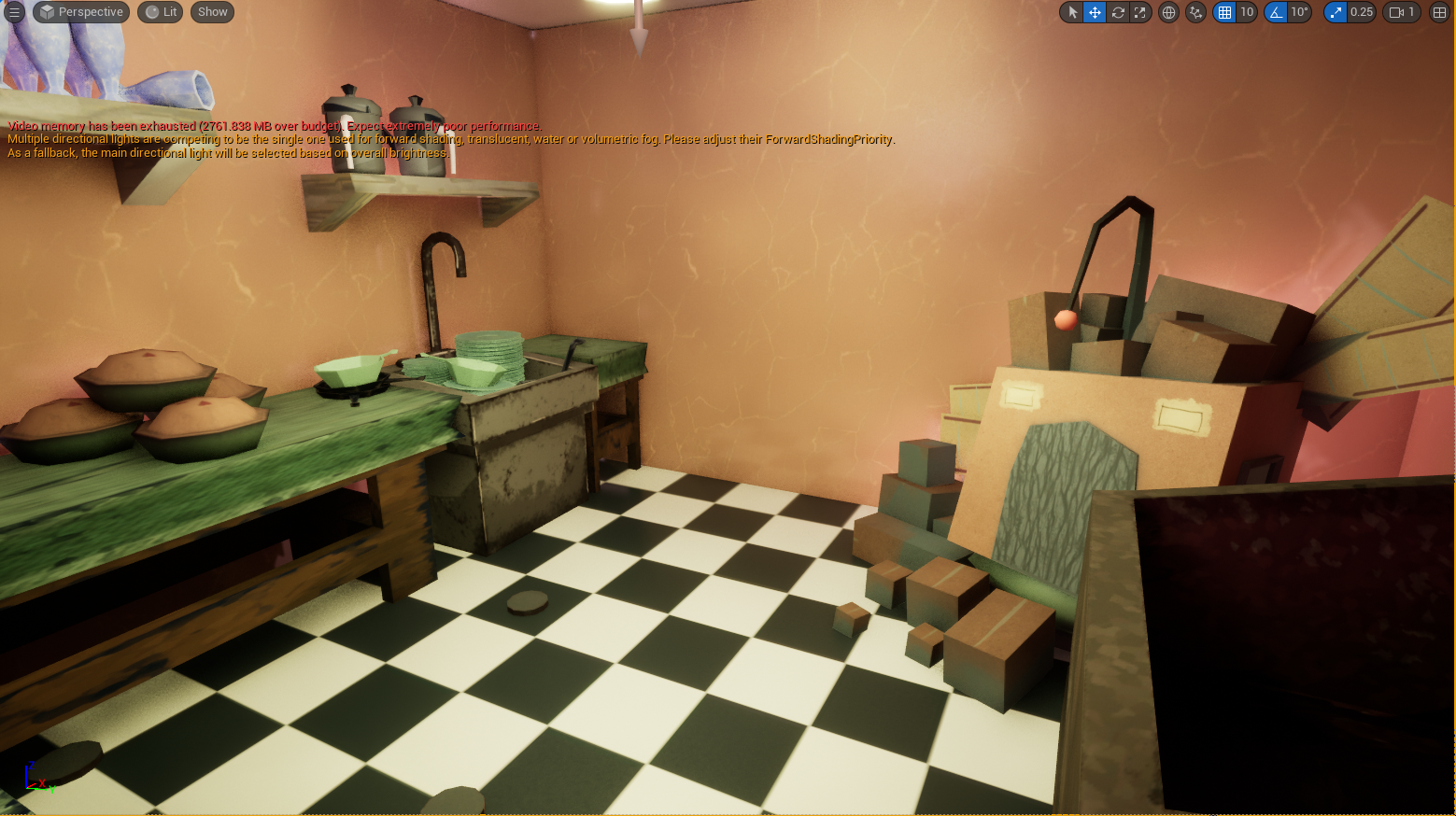Activate the select mode arrow tool

(1072, 12)
